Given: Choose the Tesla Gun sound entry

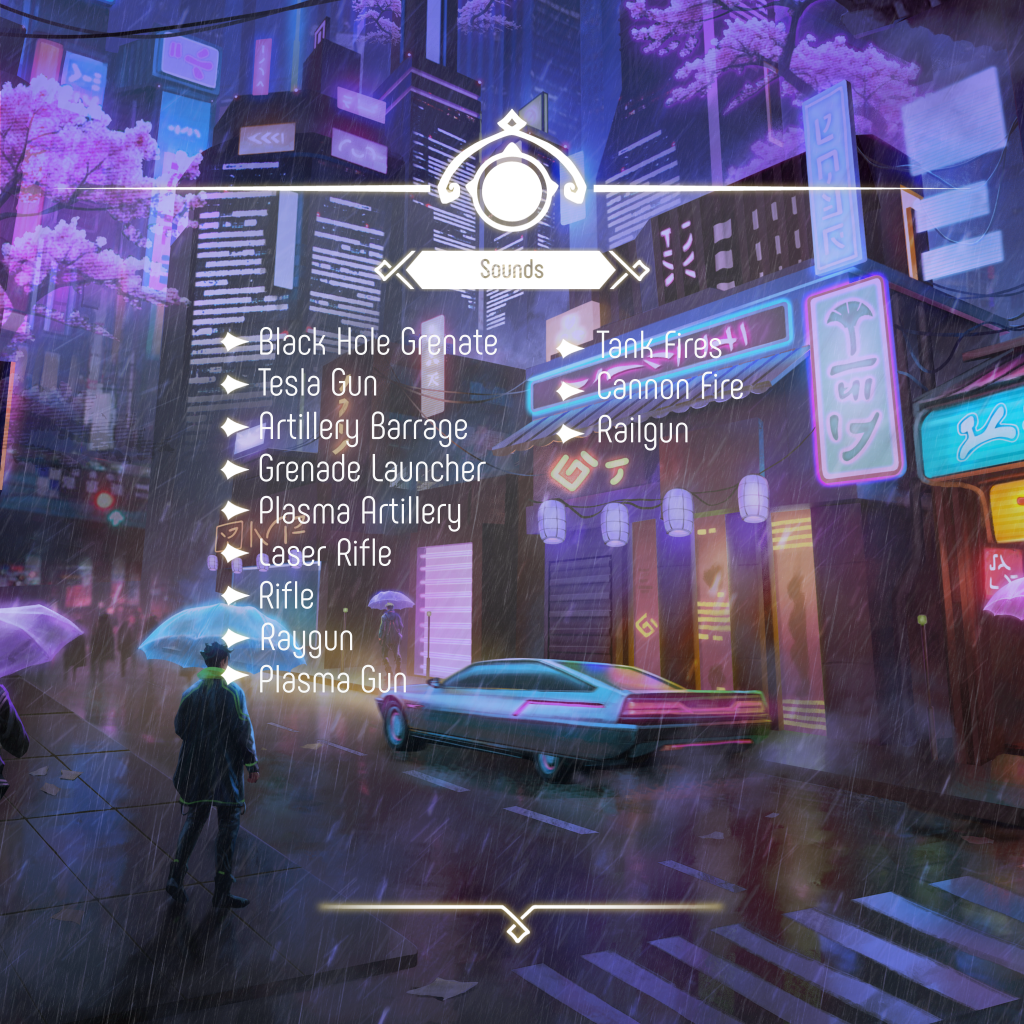Looking at the screenshot, I should (x=317, y=384).
